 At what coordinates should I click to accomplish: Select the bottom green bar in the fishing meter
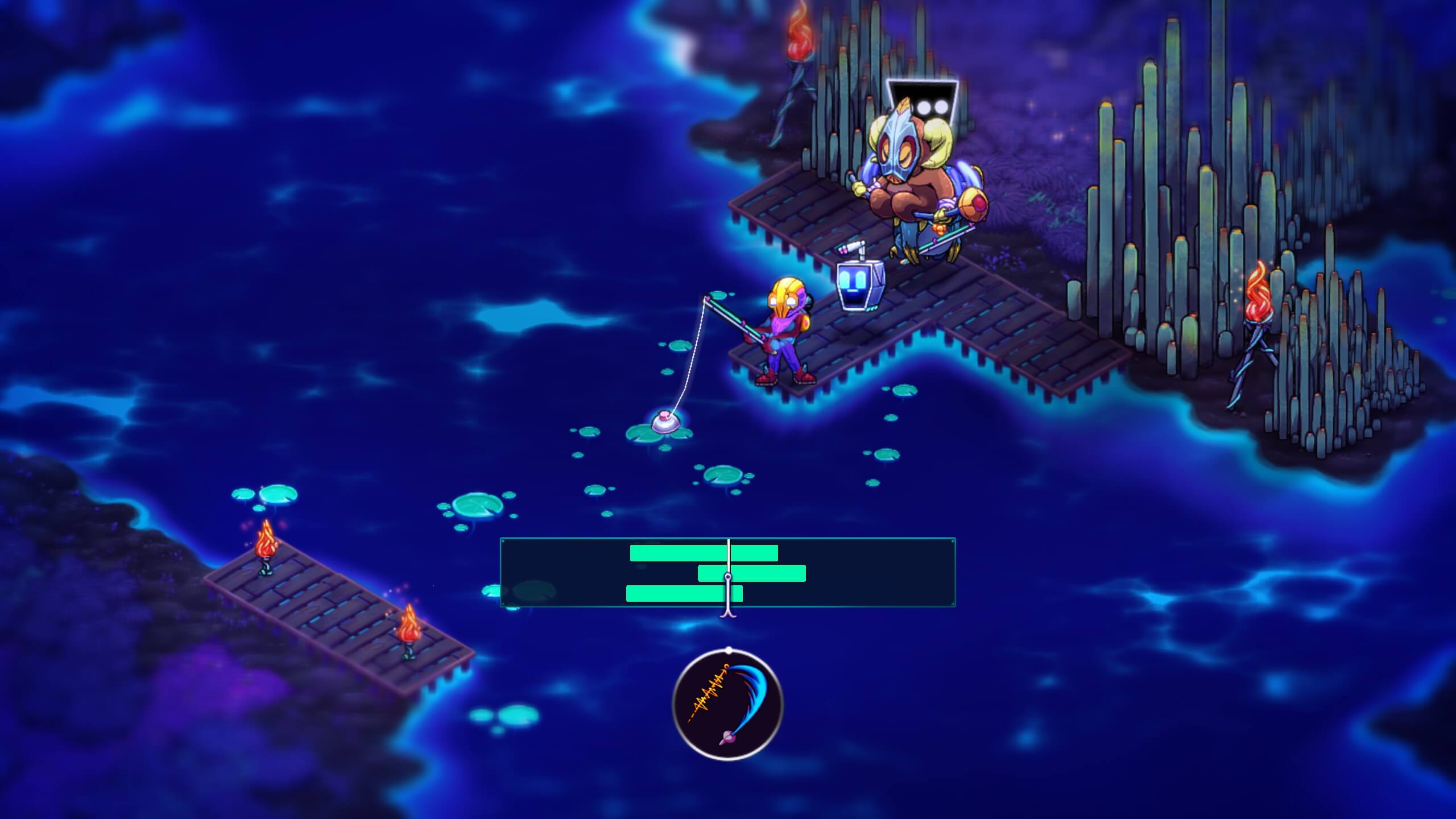[684, 593]
